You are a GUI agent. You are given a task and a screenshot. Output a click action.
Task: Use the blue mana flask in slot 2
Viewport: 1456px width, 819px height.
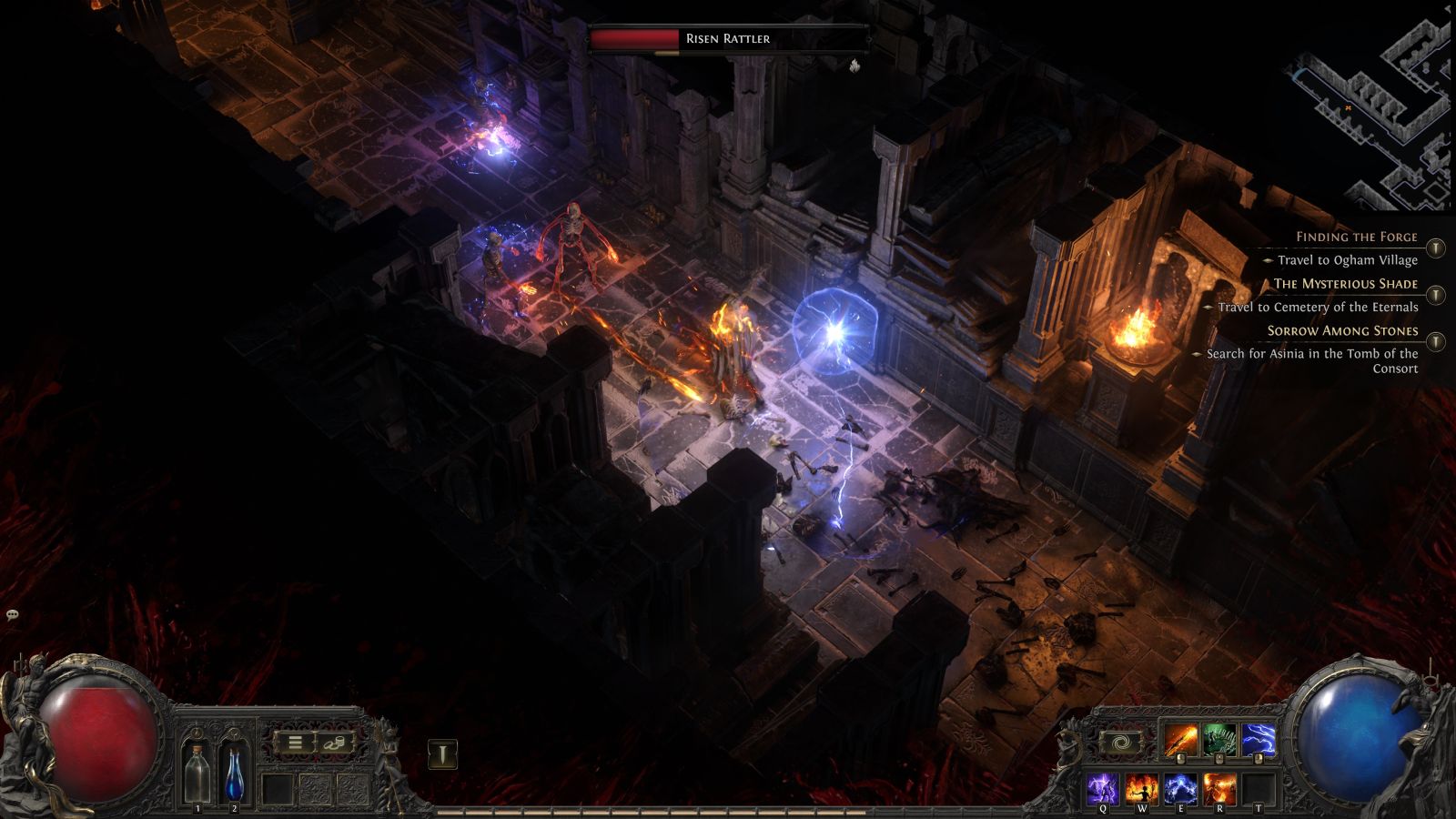click(x=234, y=775)
